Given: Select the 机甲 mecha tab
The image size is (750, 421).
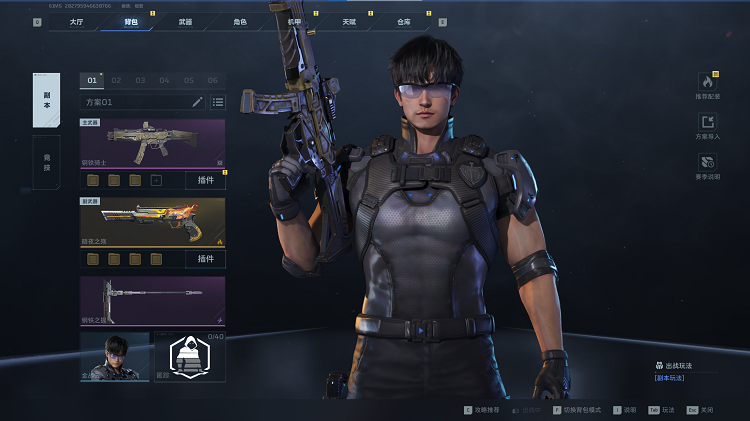Looking at the screenshot, I should click(294, 21).
